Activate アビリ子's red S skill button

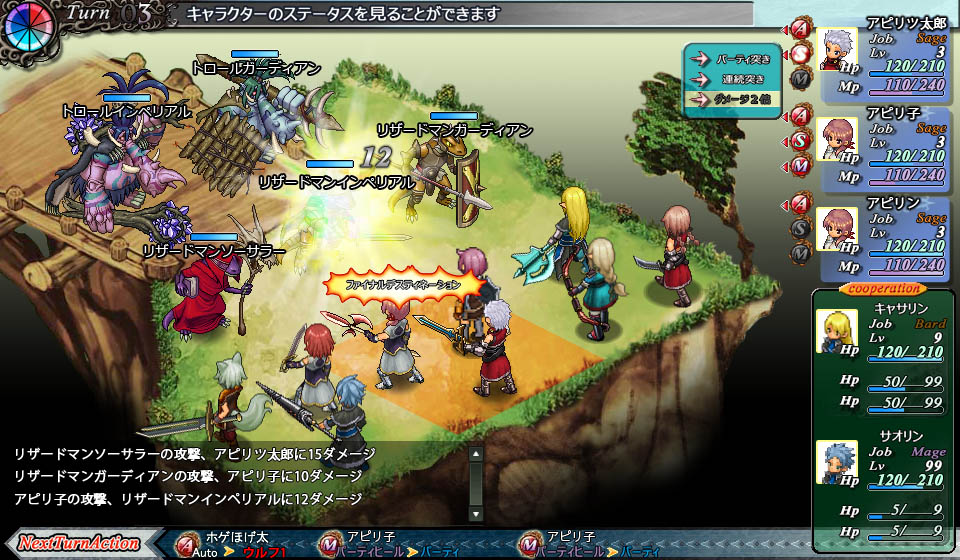pos(800,140)
